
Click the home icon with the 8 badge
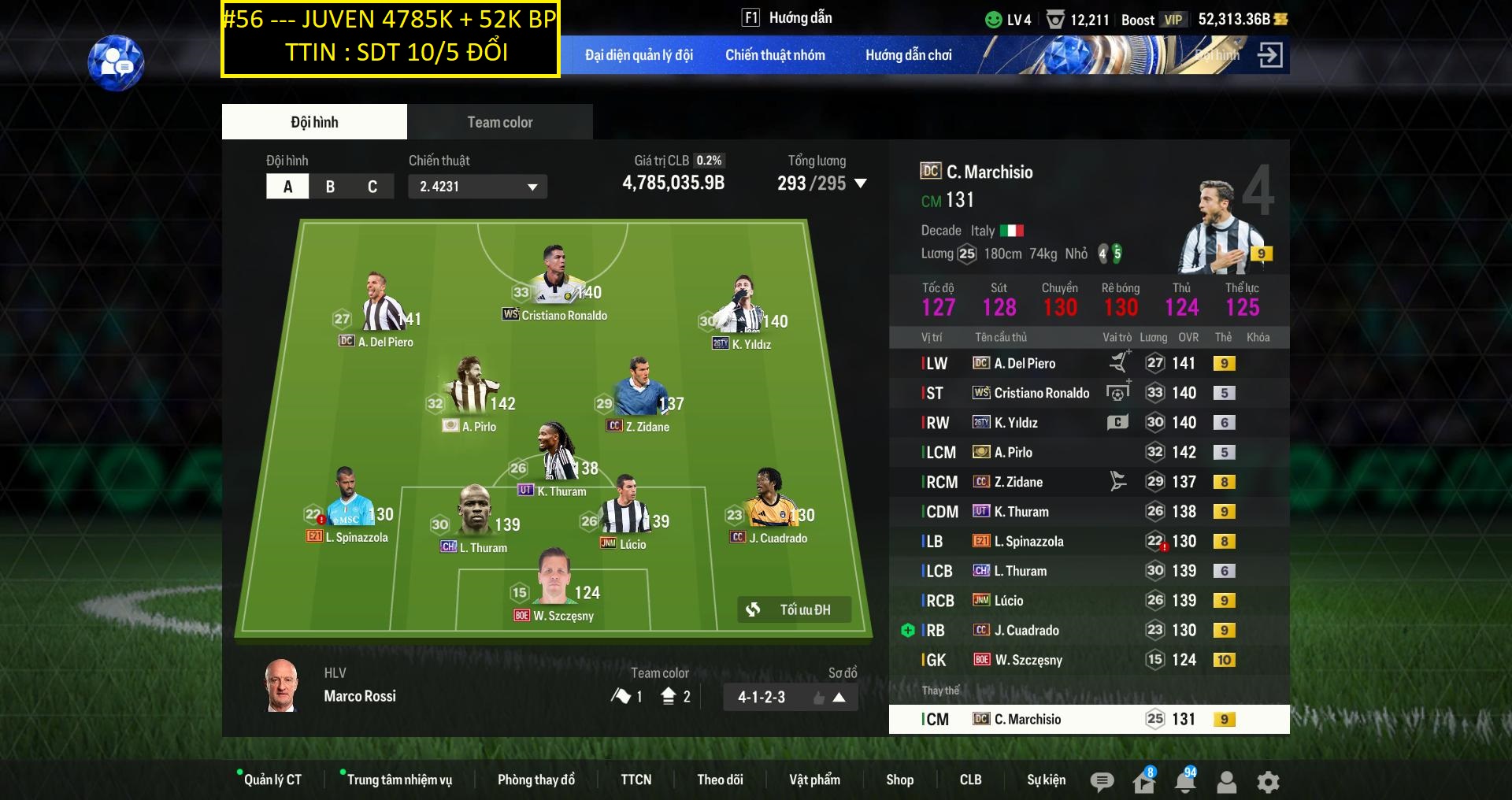pyautogui.click(x=1143, y=781)
